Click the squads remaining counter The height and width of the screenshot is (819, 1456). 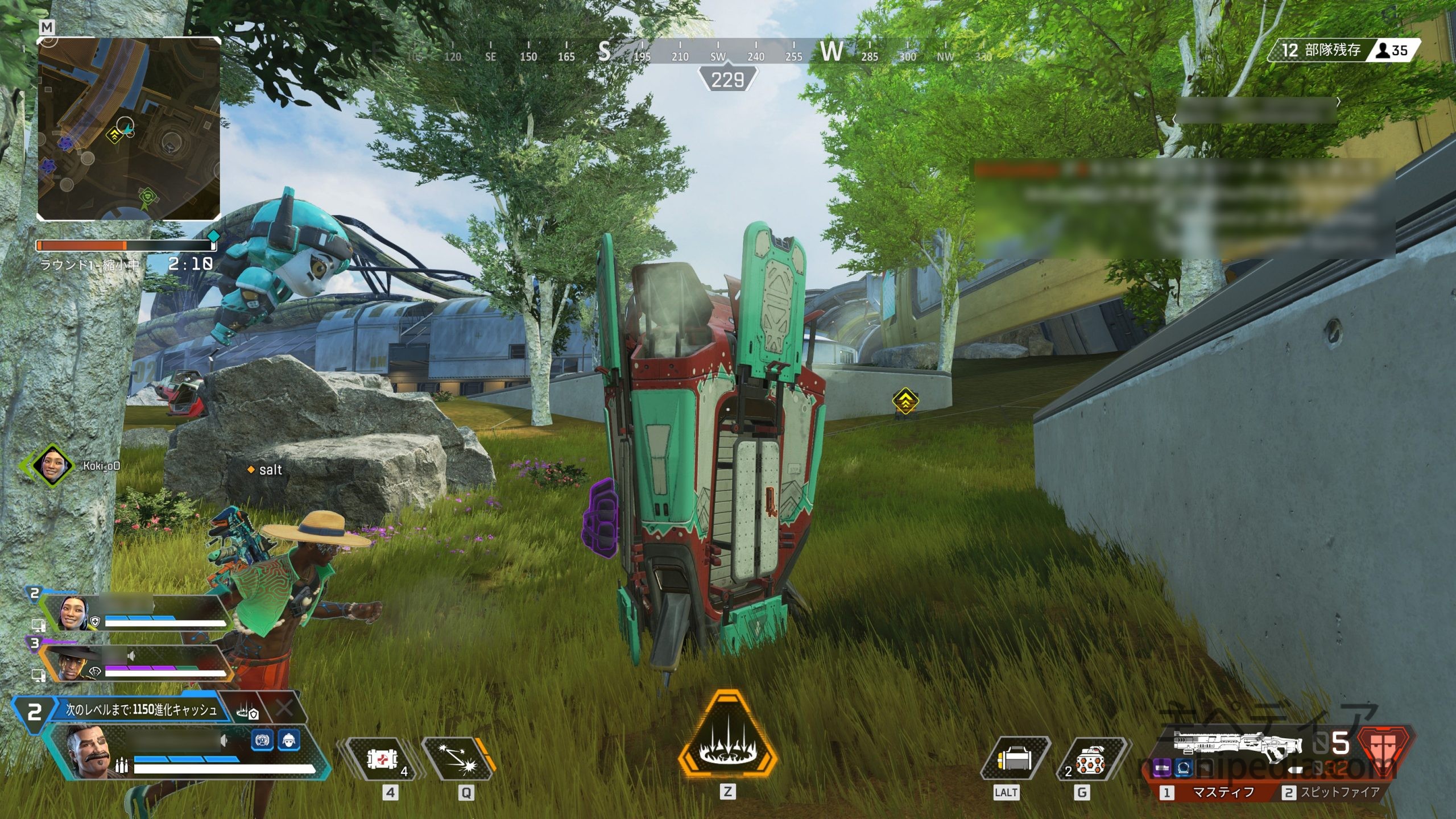coord(1318,50)
